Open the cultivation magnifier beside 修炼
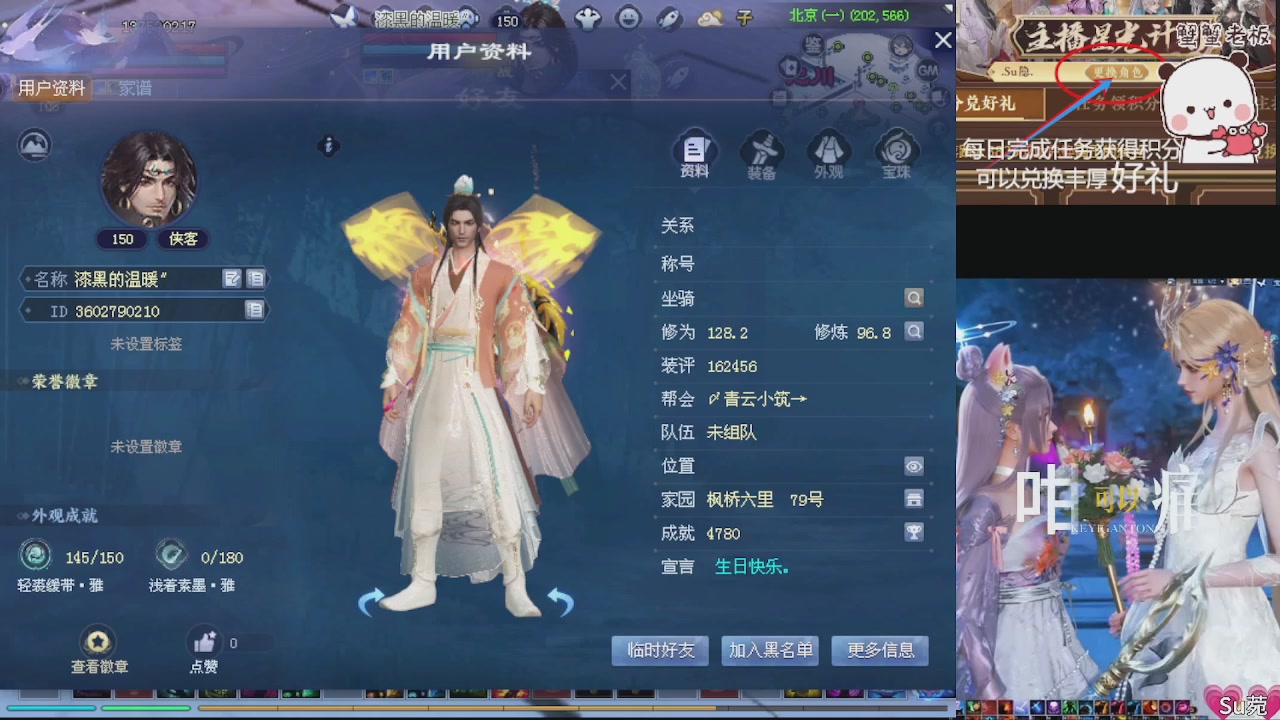 913,332
